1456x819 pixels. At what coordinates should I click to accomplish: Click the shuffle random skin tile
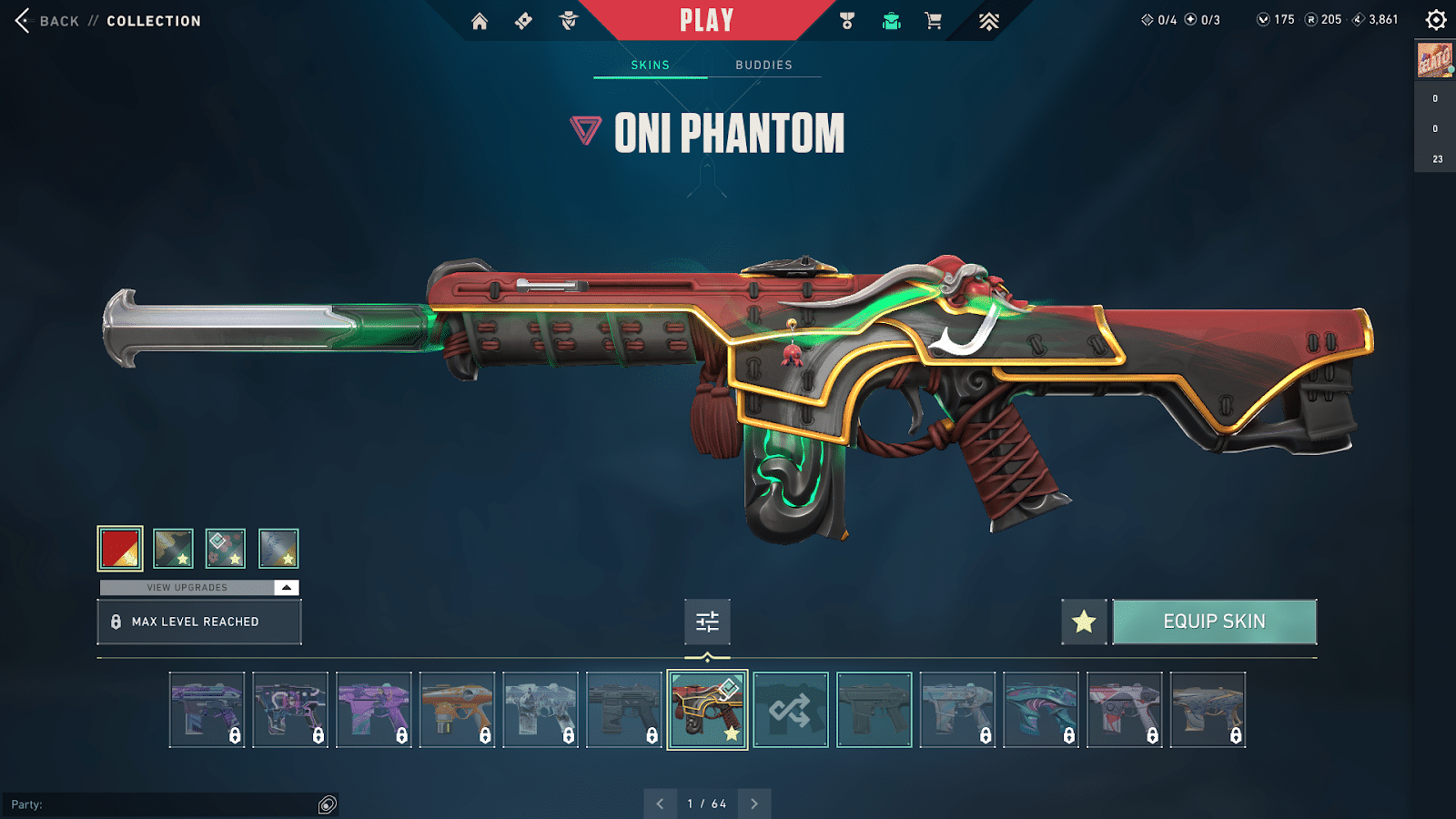pos(790,711)
